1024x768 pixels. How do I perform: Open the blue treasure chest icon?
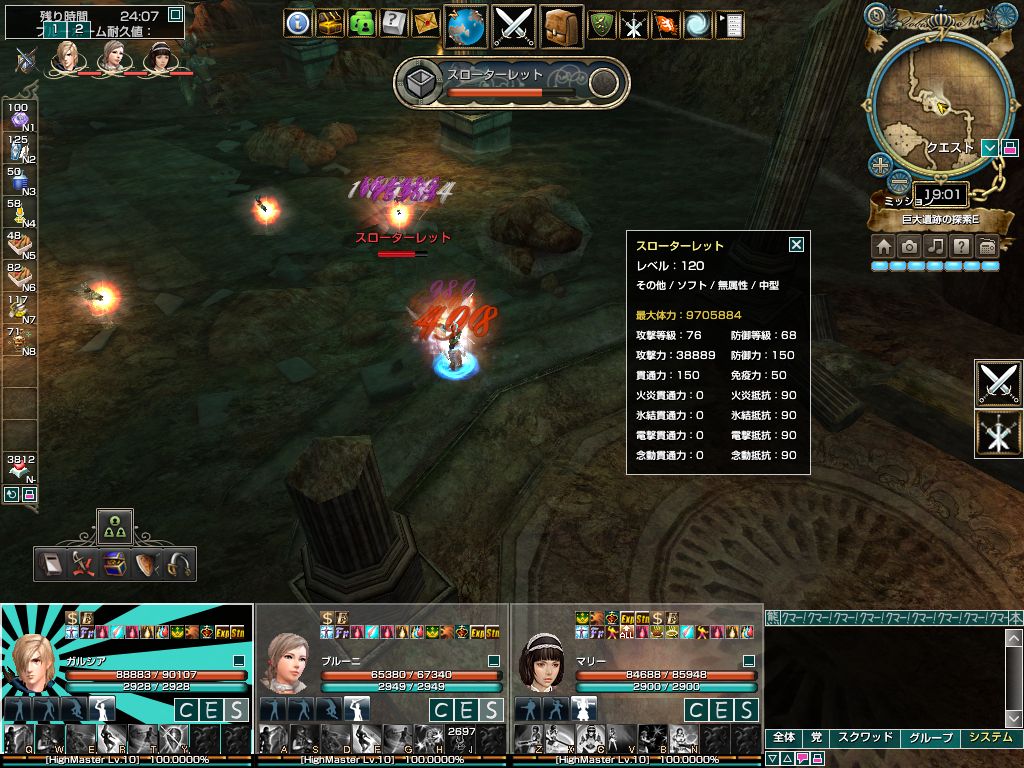(x=115, y=565)
